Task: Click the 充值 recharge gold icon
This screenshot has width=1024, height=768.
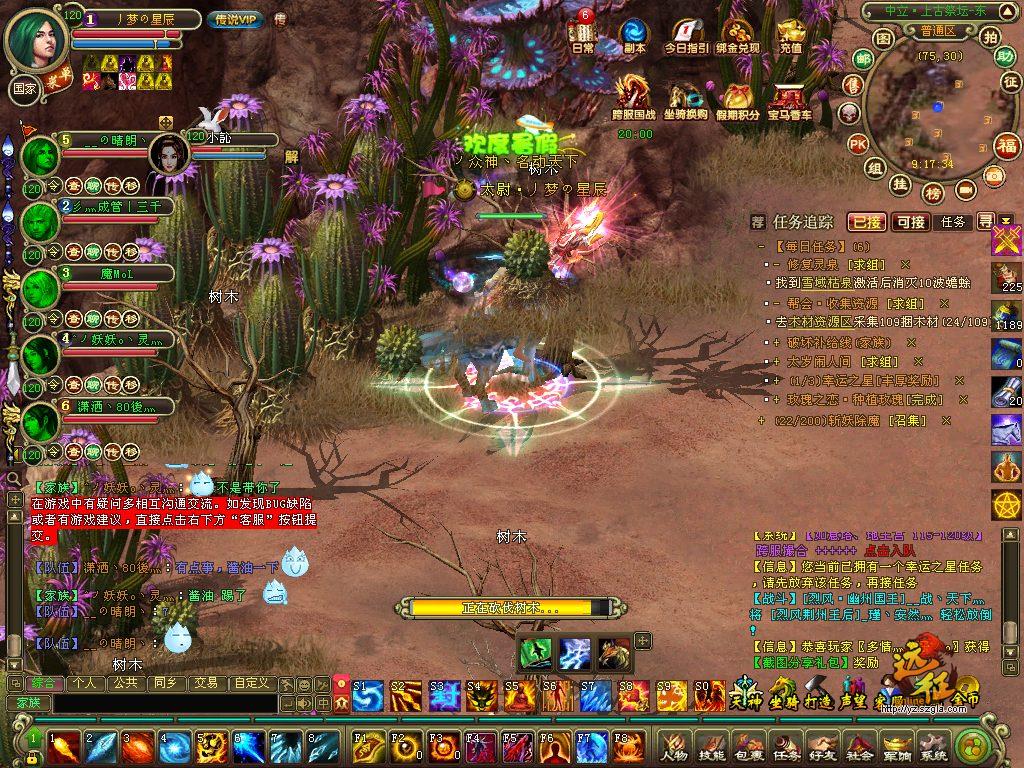Action: (790, 34)
